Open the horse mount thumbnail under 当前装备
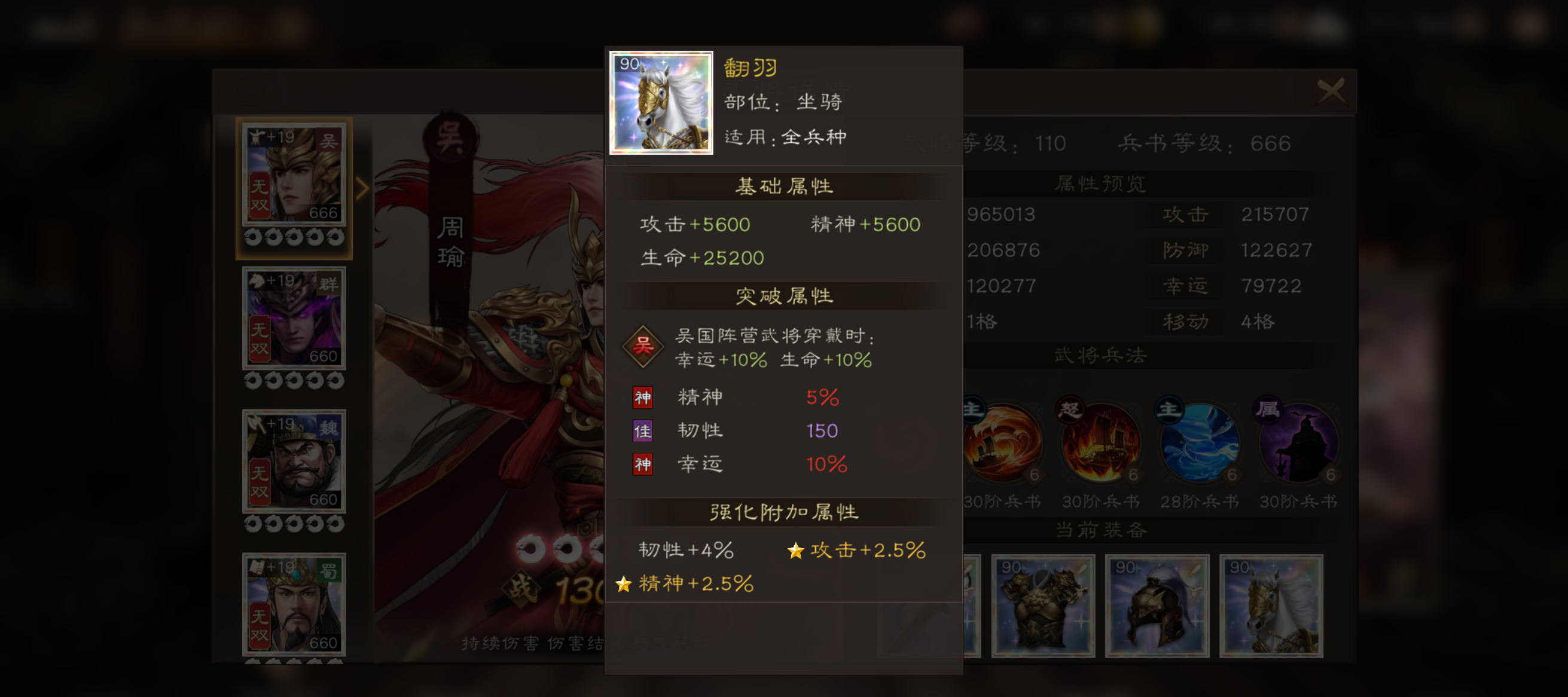Image resolution: width=1568 pixels, height=697 pixels. pos(1270,606)
